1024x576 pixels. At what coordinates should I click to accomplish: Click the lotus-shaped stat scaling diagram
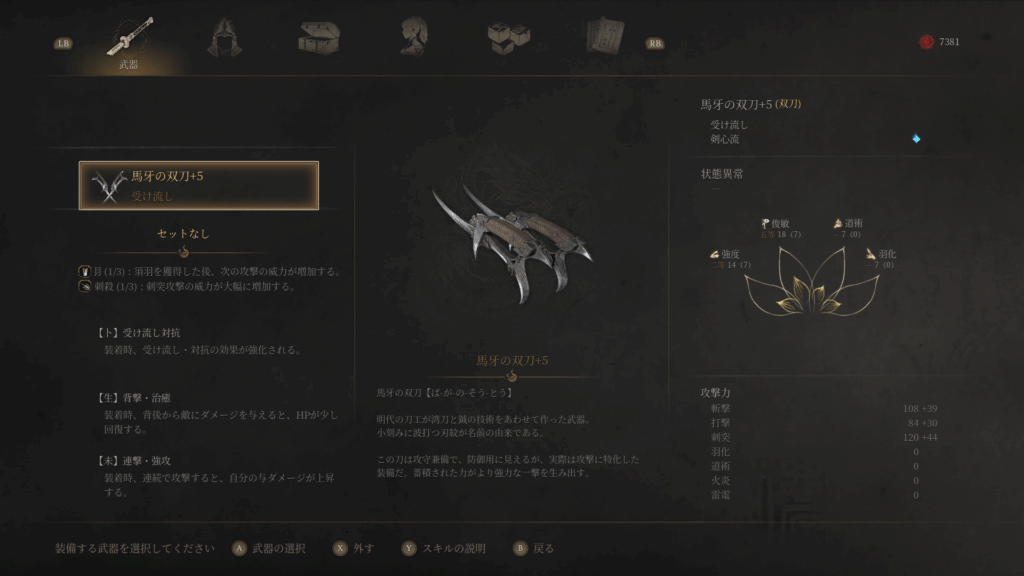pyautogui.click(x=811, y=281)
